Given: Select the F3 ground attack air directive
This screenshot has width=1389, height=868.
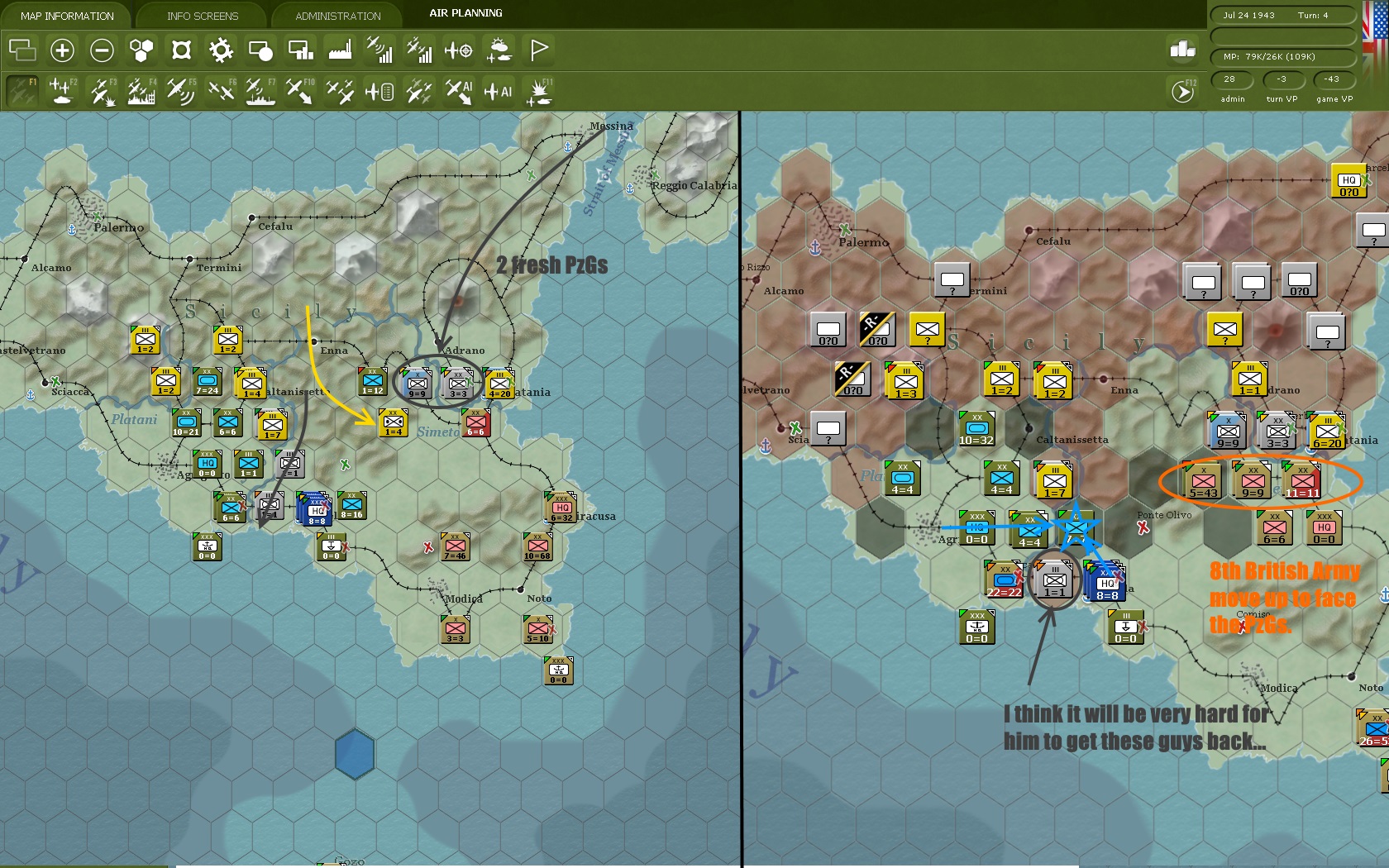Looking at the screenshot, I should pyautogui.click(x=100, y=91).
